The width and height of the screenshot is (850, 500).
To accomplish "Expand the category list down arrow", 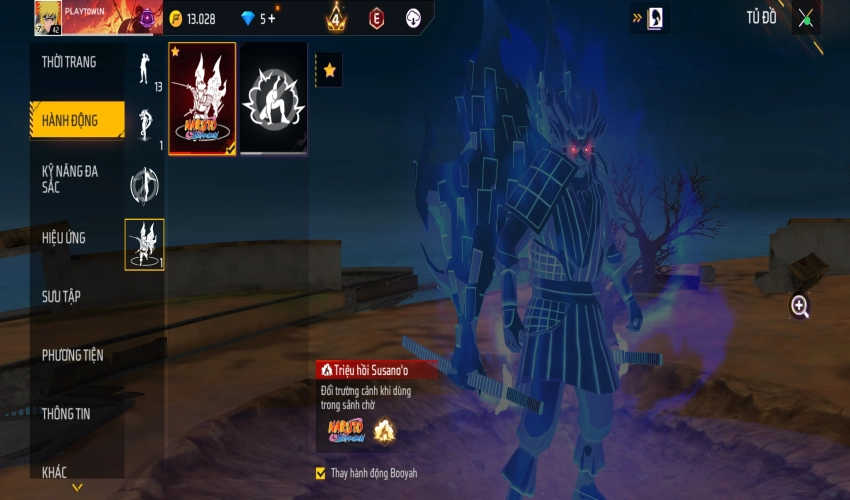I will point(77,489).
